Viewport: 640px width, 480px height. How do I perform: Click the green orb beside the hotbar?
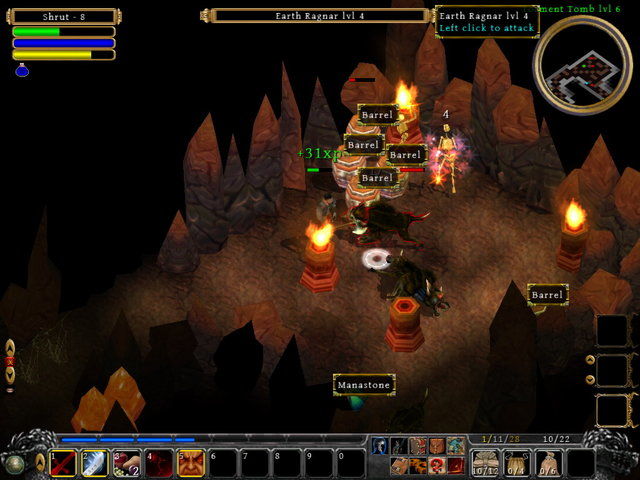click(x=14, y=463)
